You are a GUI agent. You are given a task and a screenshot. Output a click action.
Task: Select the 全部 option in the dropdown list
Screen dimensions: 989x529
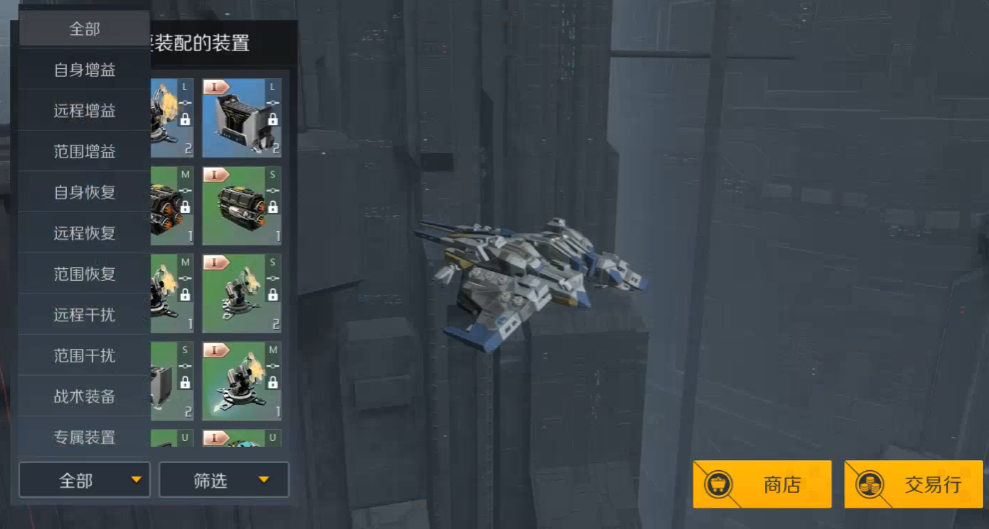pyautogui.click(x=84, y=29)
